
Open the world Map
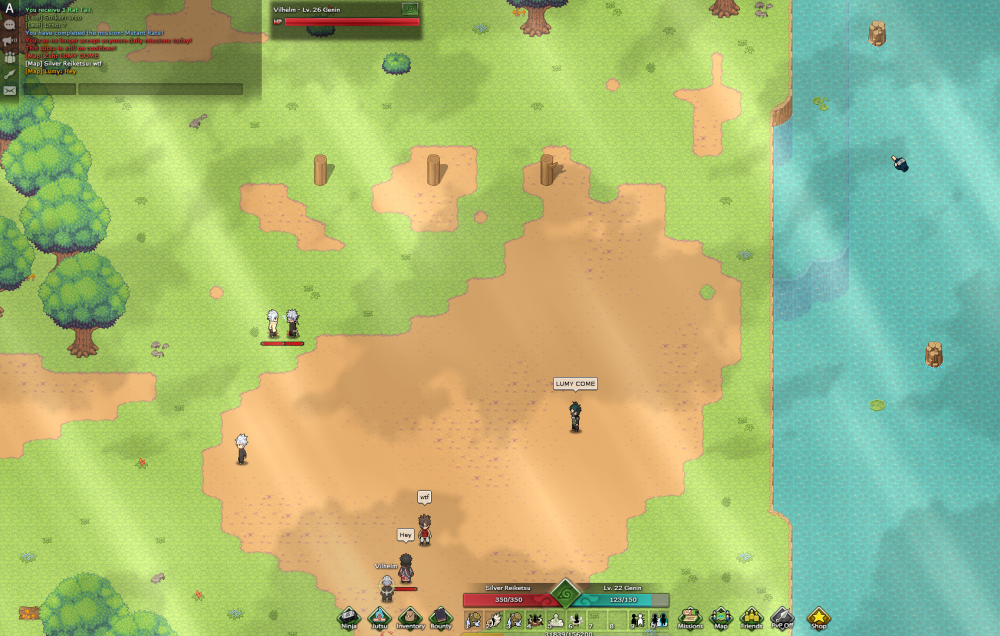pos(720,617)
